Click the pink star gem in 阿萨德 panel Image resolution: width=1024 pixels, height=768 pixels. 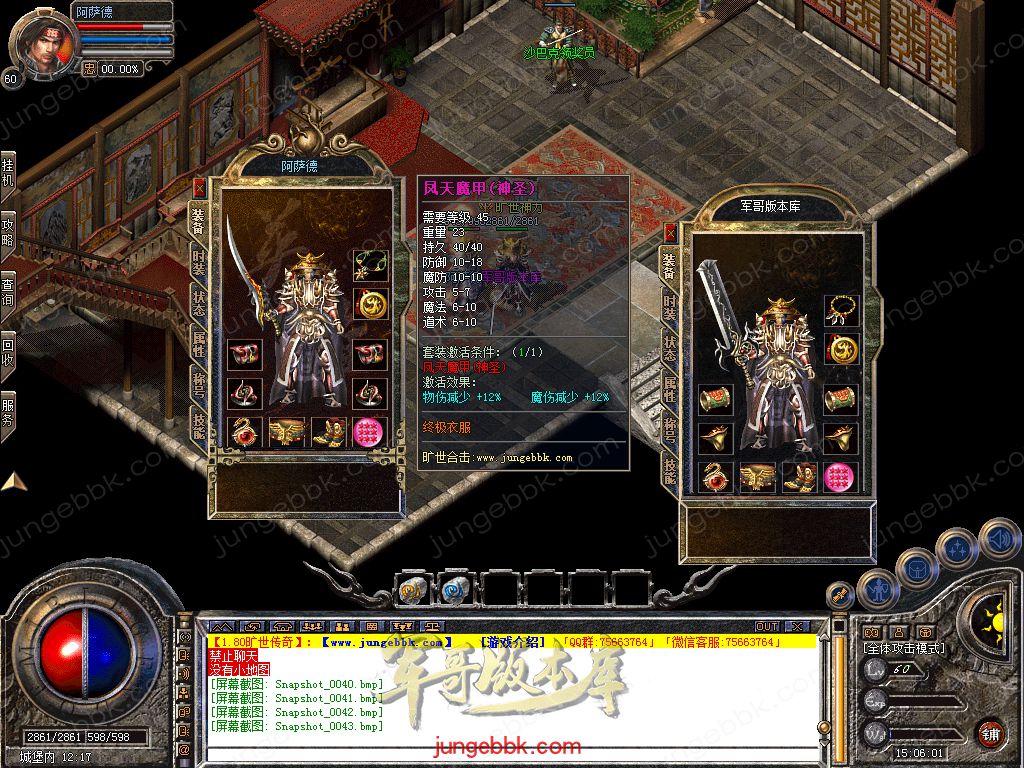click(x=368, y=432)
